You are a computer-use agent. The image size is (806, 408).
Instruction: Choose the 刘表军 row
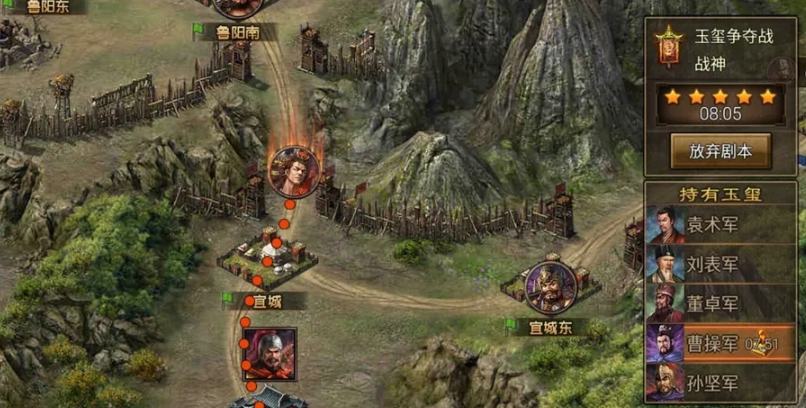712,265
